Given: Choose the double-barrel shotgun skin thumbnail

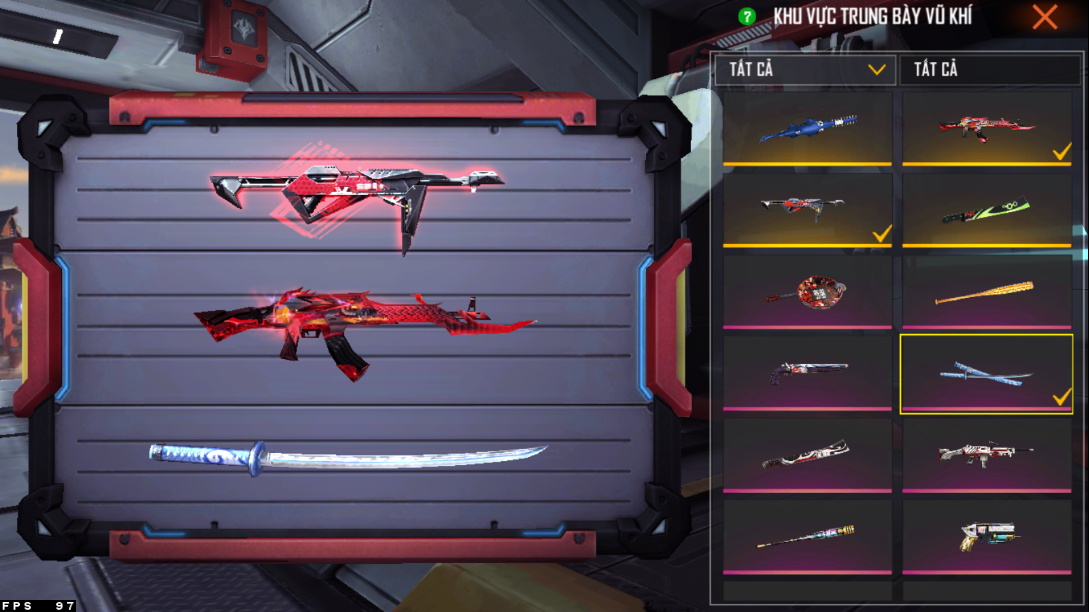Looking at the screenshot, I should [x=808, y=372].
